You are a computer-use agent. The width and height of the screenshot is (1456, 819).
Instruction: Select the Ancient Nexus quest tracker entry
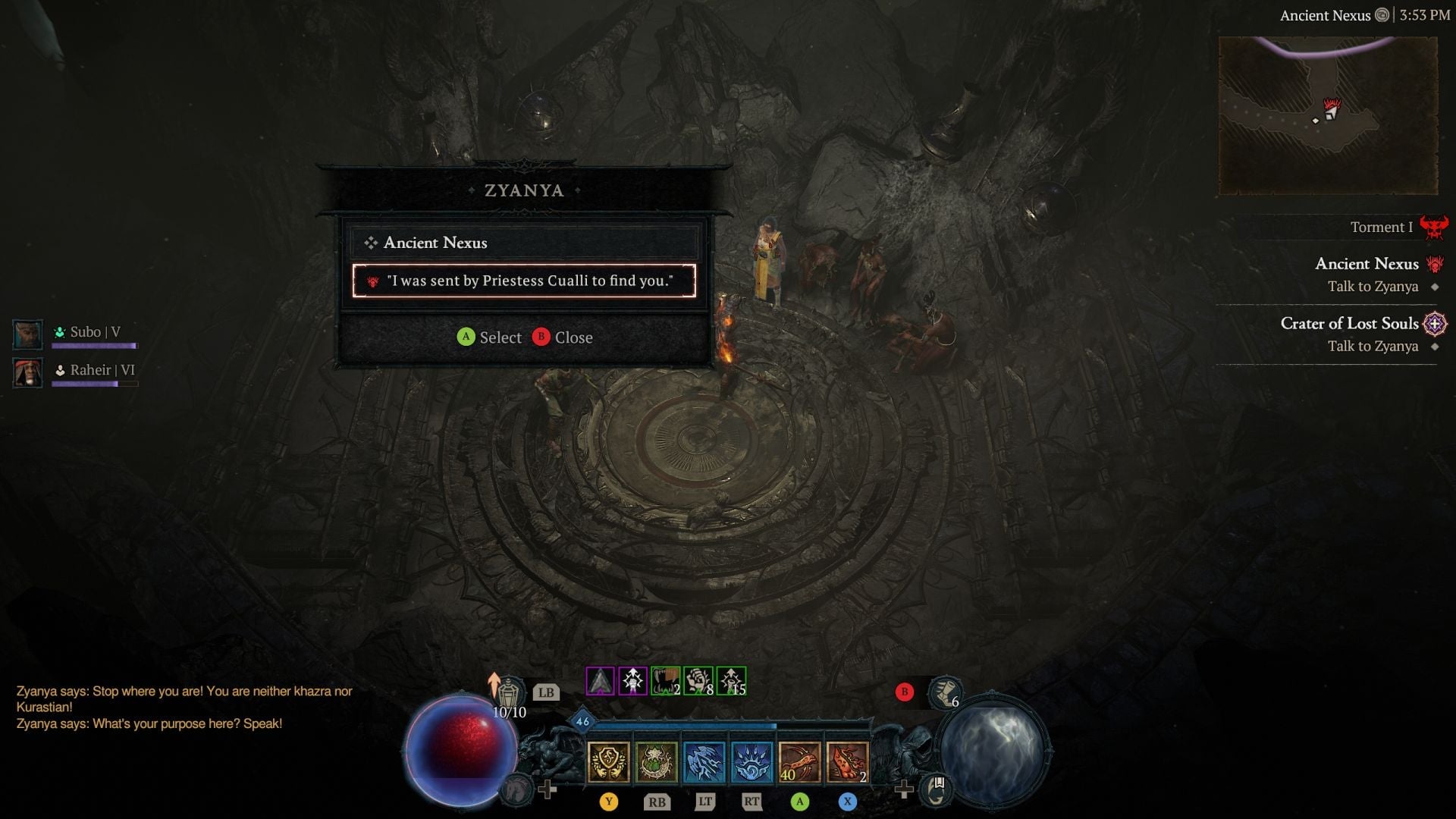[x=1367, y=264]
